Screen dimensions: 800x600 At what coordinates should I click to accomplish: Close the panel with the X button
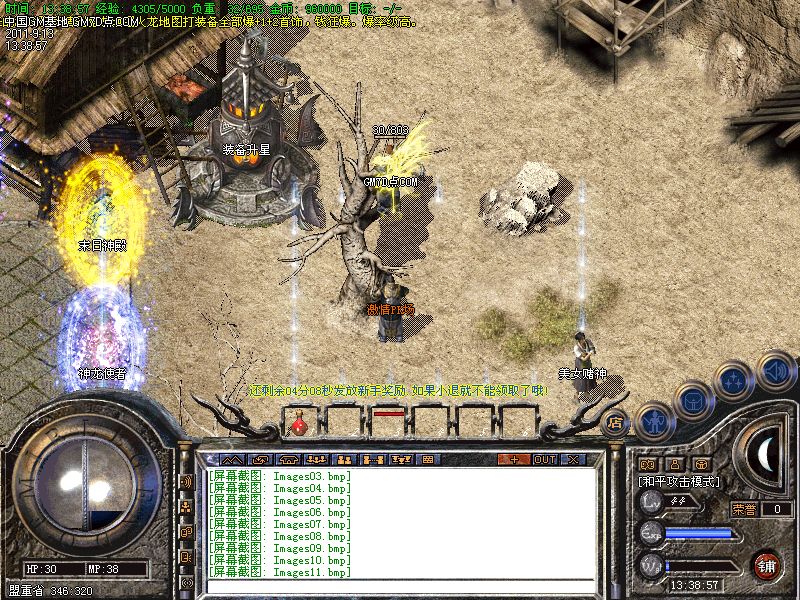[x=573, y=460]
